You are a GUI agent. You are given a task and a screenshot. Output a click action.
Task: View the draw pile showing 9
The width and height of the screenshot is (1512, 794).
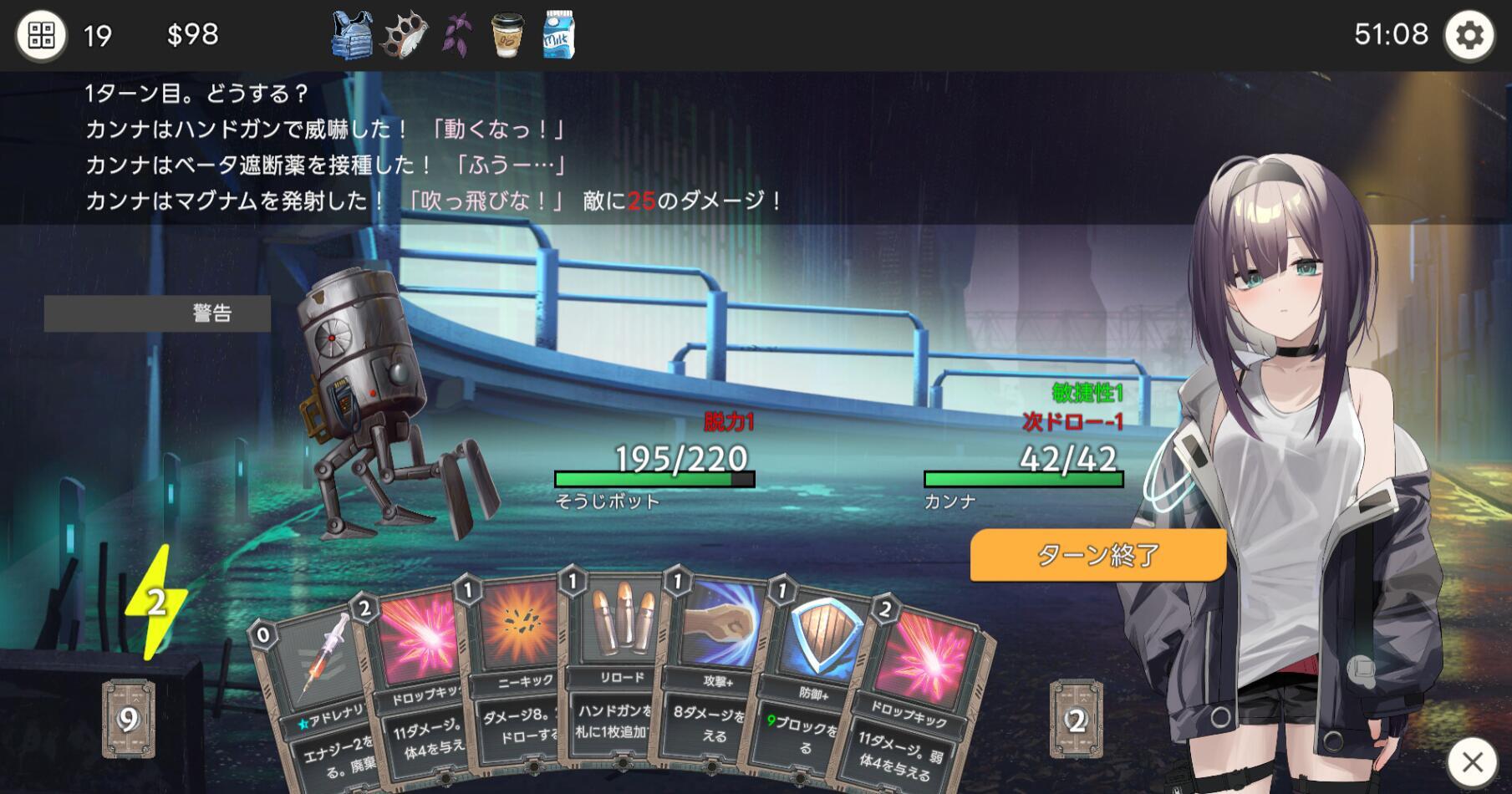(128, 719)
